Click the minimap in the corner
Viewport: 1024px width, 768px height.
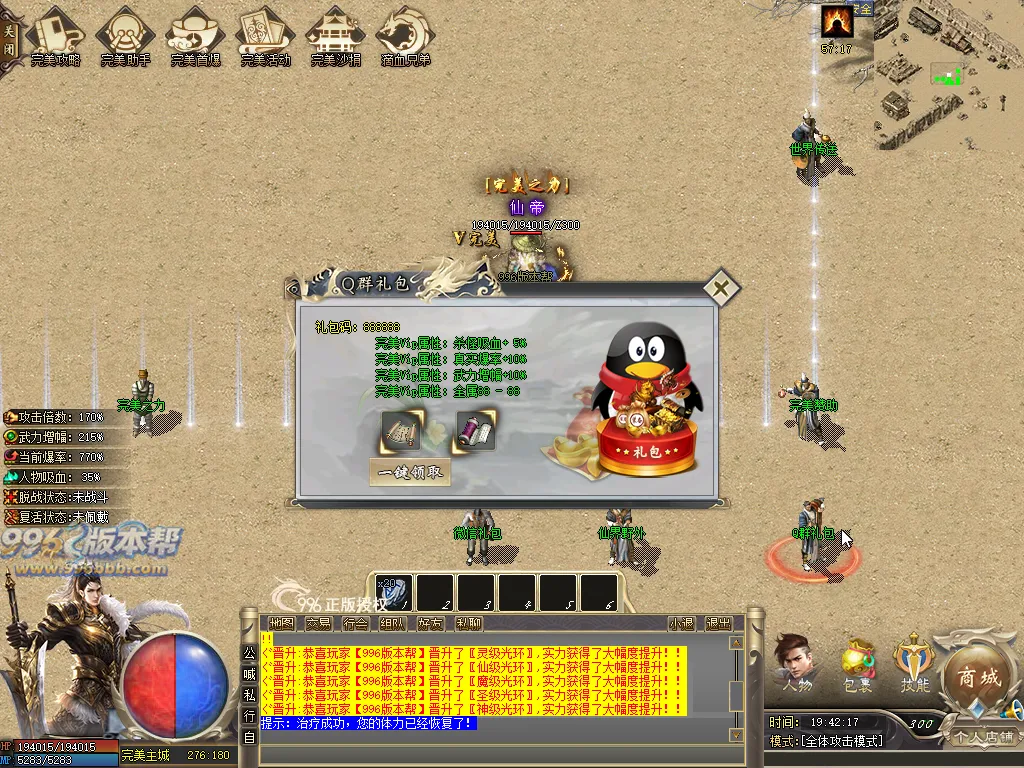[x=948, y=75]
